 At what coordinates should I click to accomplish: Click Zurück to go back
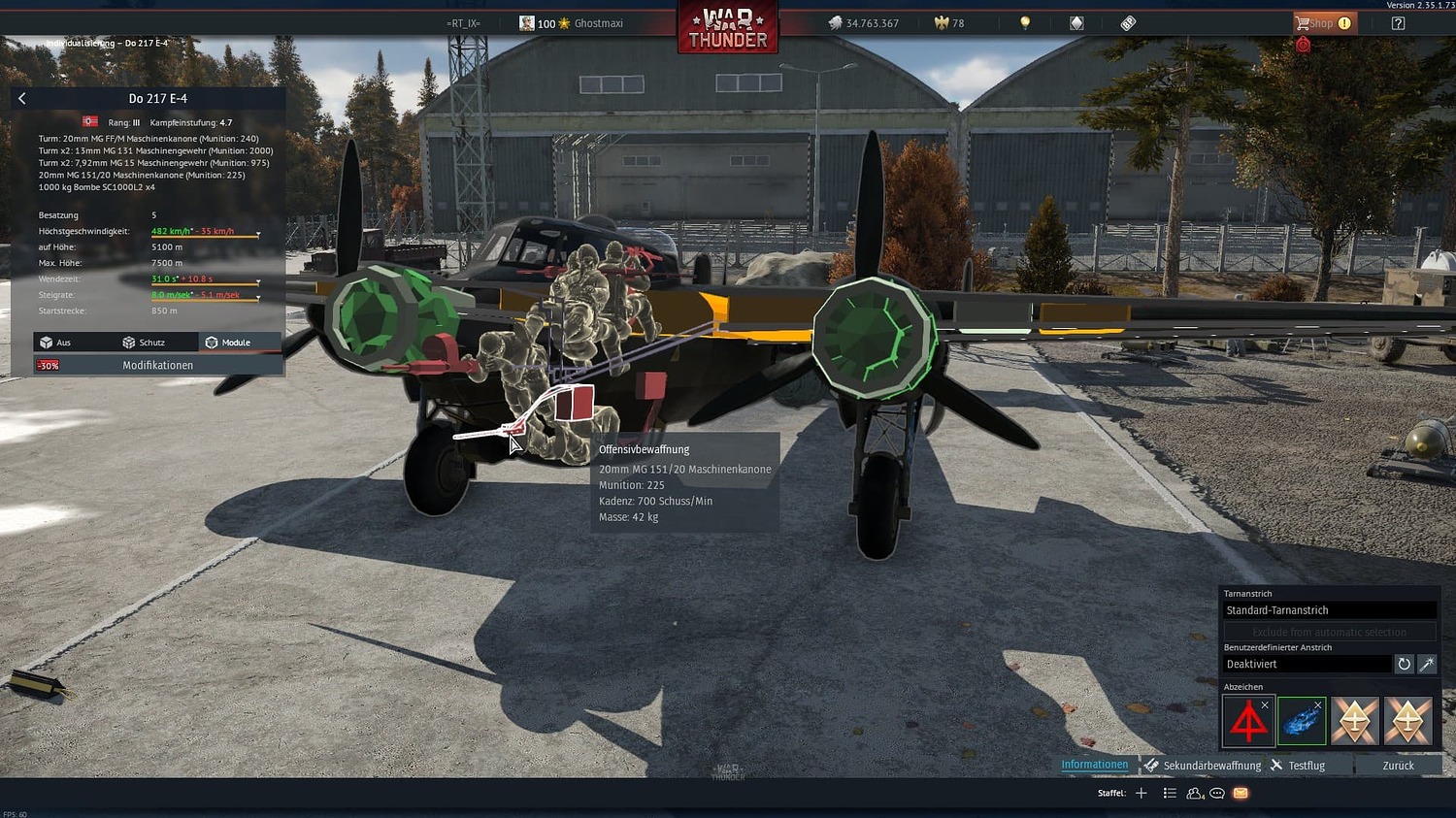coord(1398,765)
